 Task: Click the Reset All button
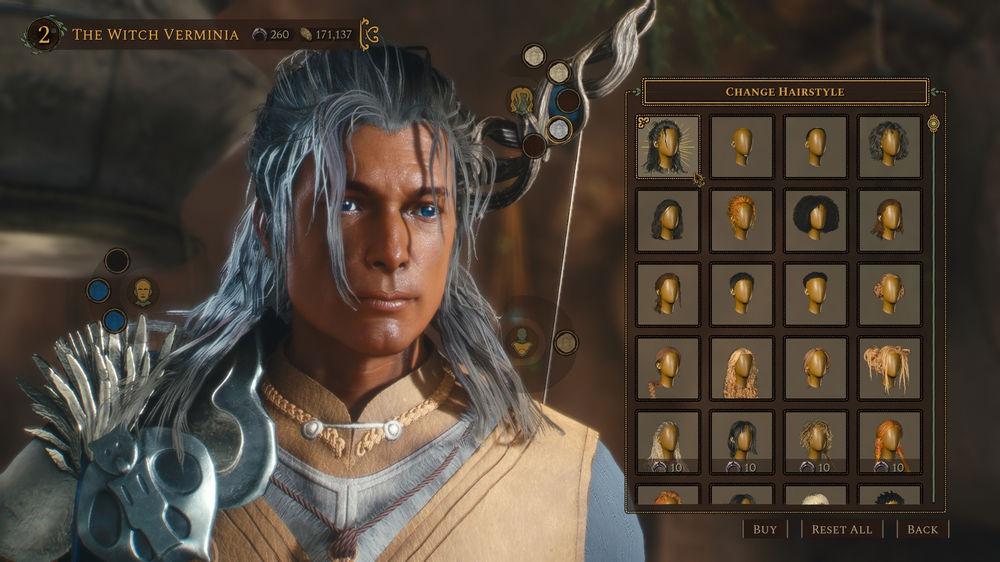coord(841,529)
